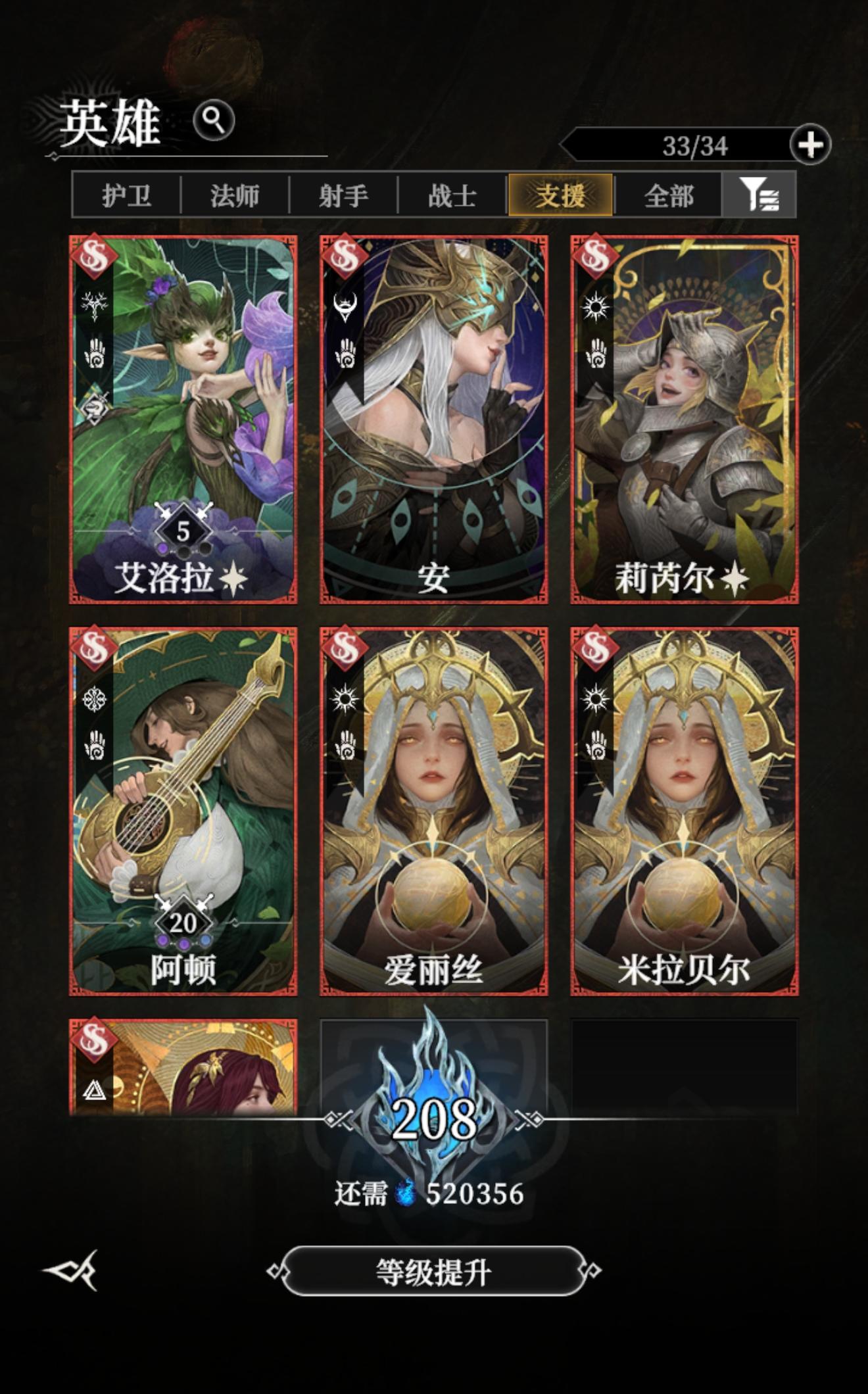Switch to the 护卫 tab
868x1394 pixels.
pyautogui.click(x=125, y=194)
